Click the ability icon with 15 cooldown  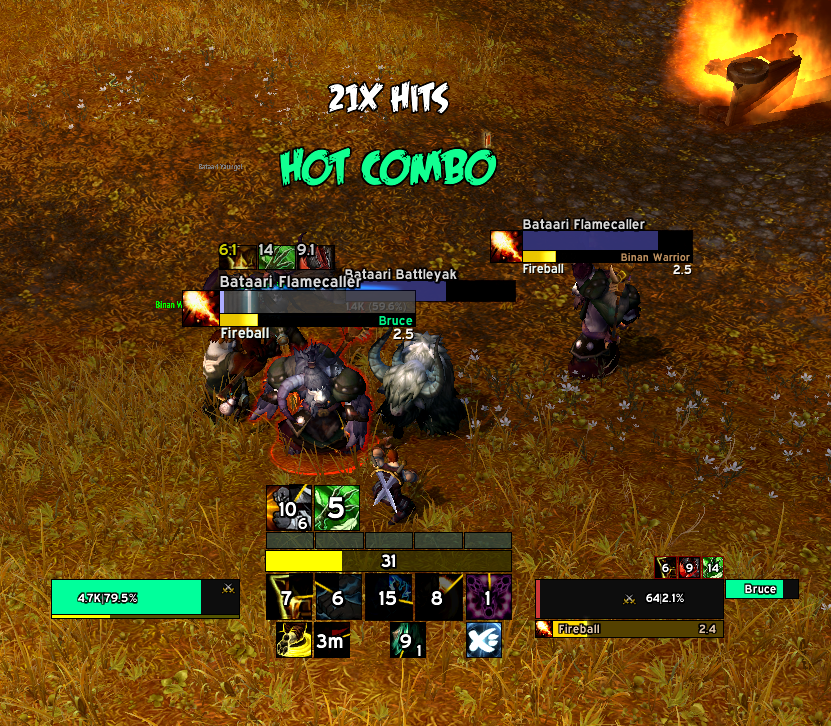click(x=388, y=598)
